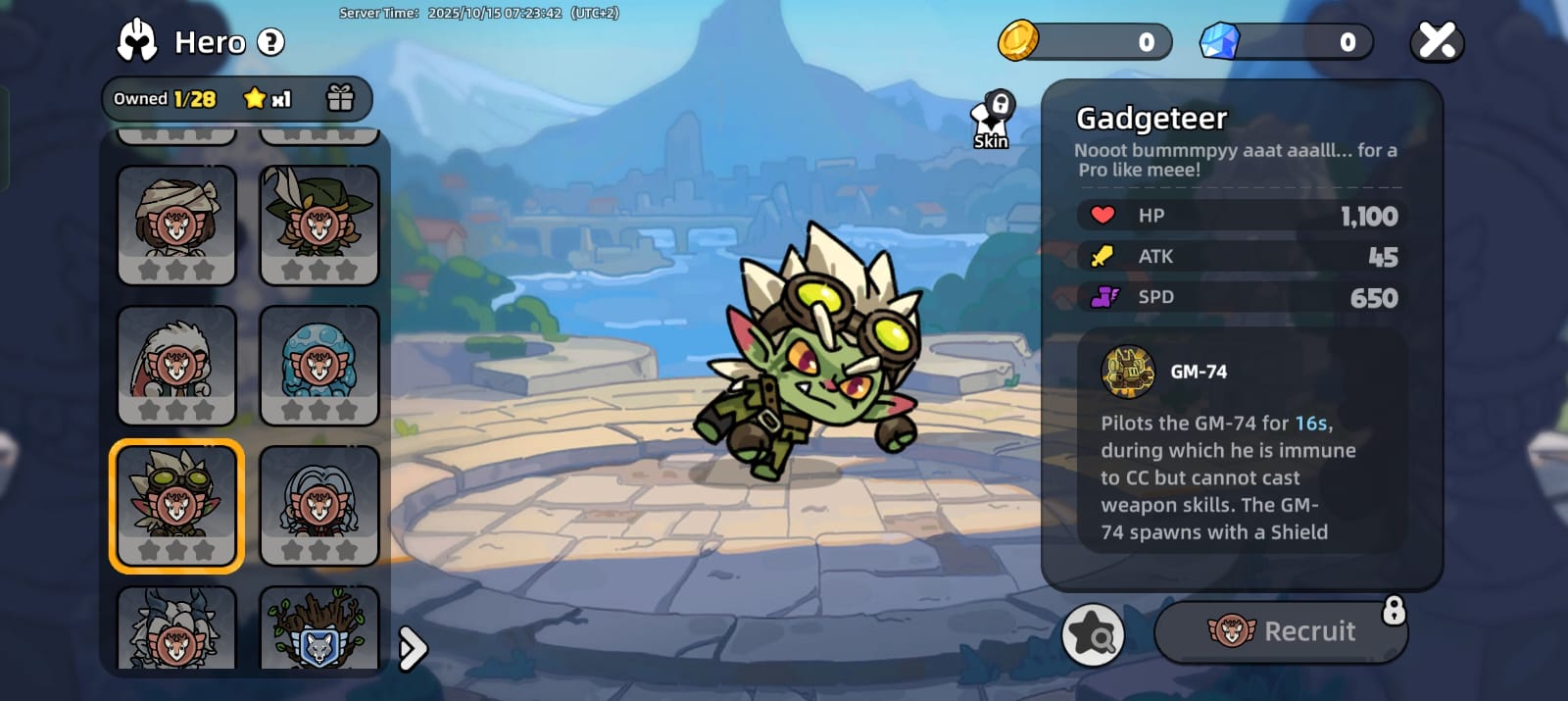1568x701 pixels.
Task: View the GM-74 skill icon
Action: [1128, 372]
